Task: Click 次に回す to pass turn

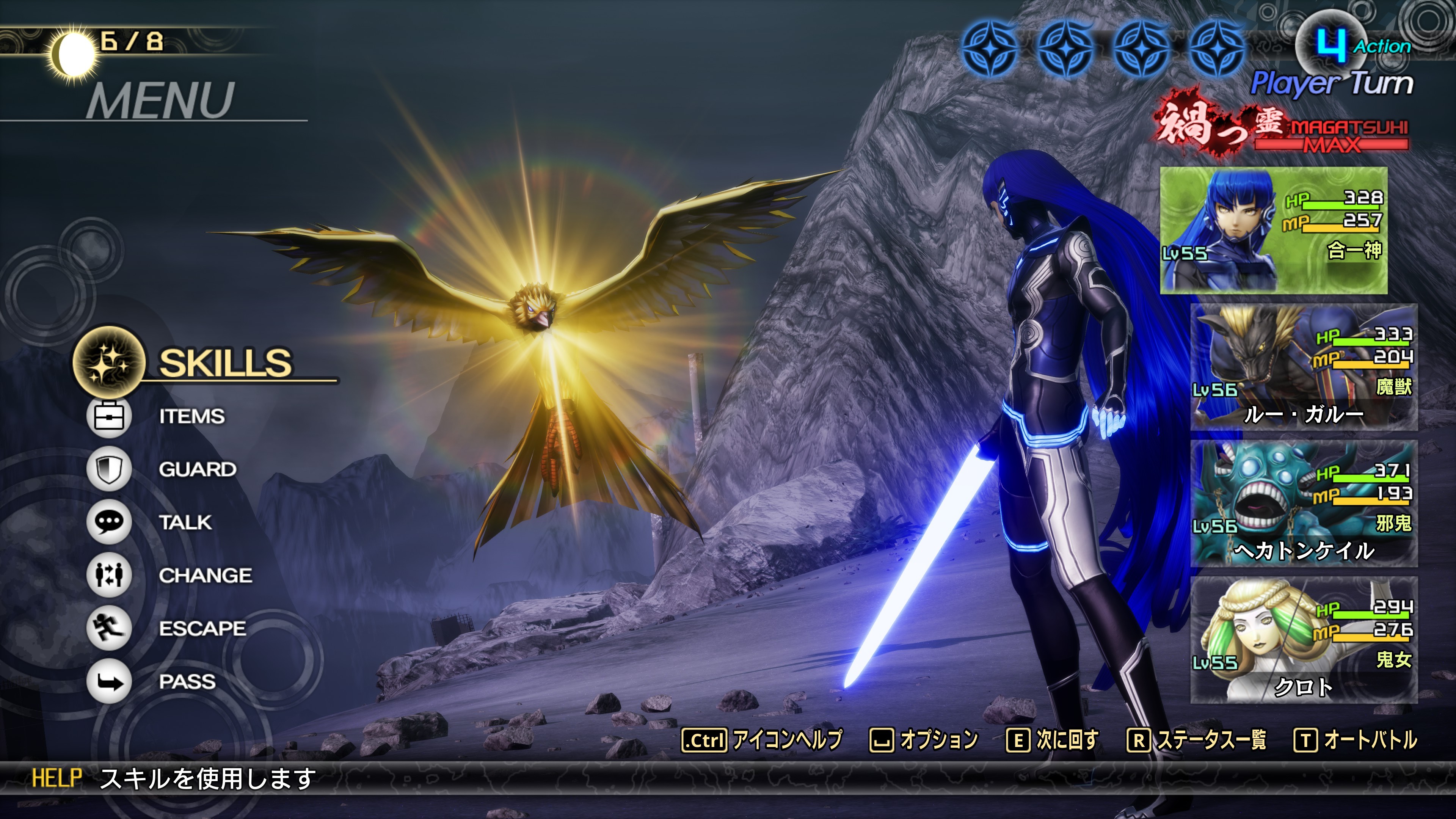Action: [1053, 740]
